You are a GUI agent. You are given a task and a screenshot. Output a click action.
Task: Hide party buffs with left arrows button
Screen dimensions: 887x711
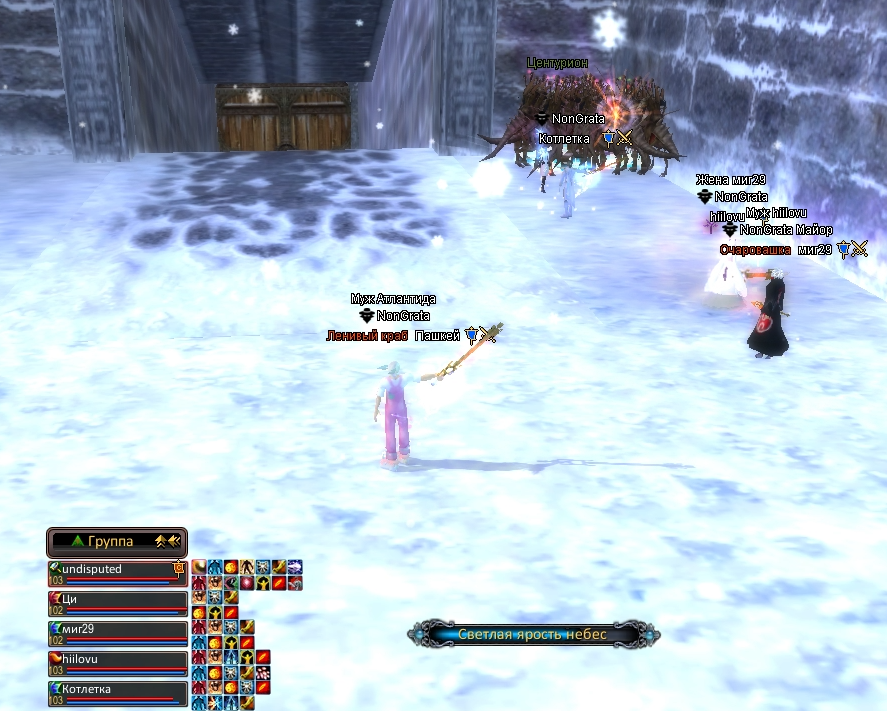(174, 541)
